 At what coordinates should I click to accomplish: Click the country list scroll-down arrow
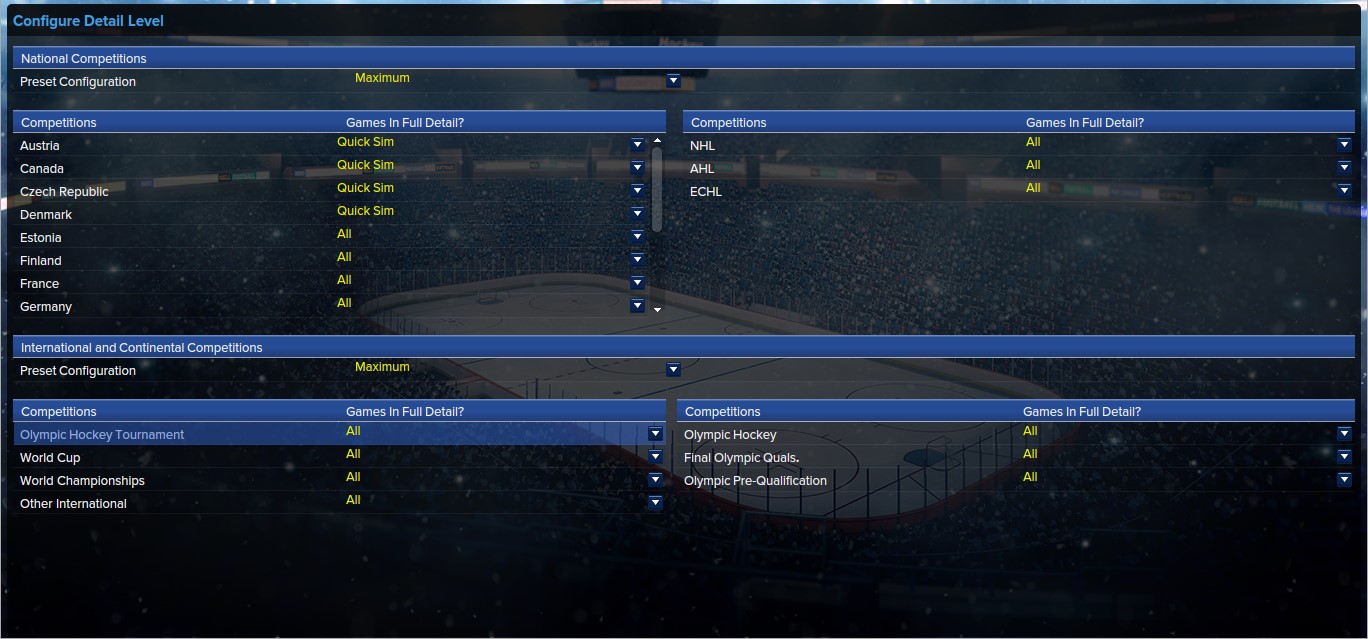657,310
